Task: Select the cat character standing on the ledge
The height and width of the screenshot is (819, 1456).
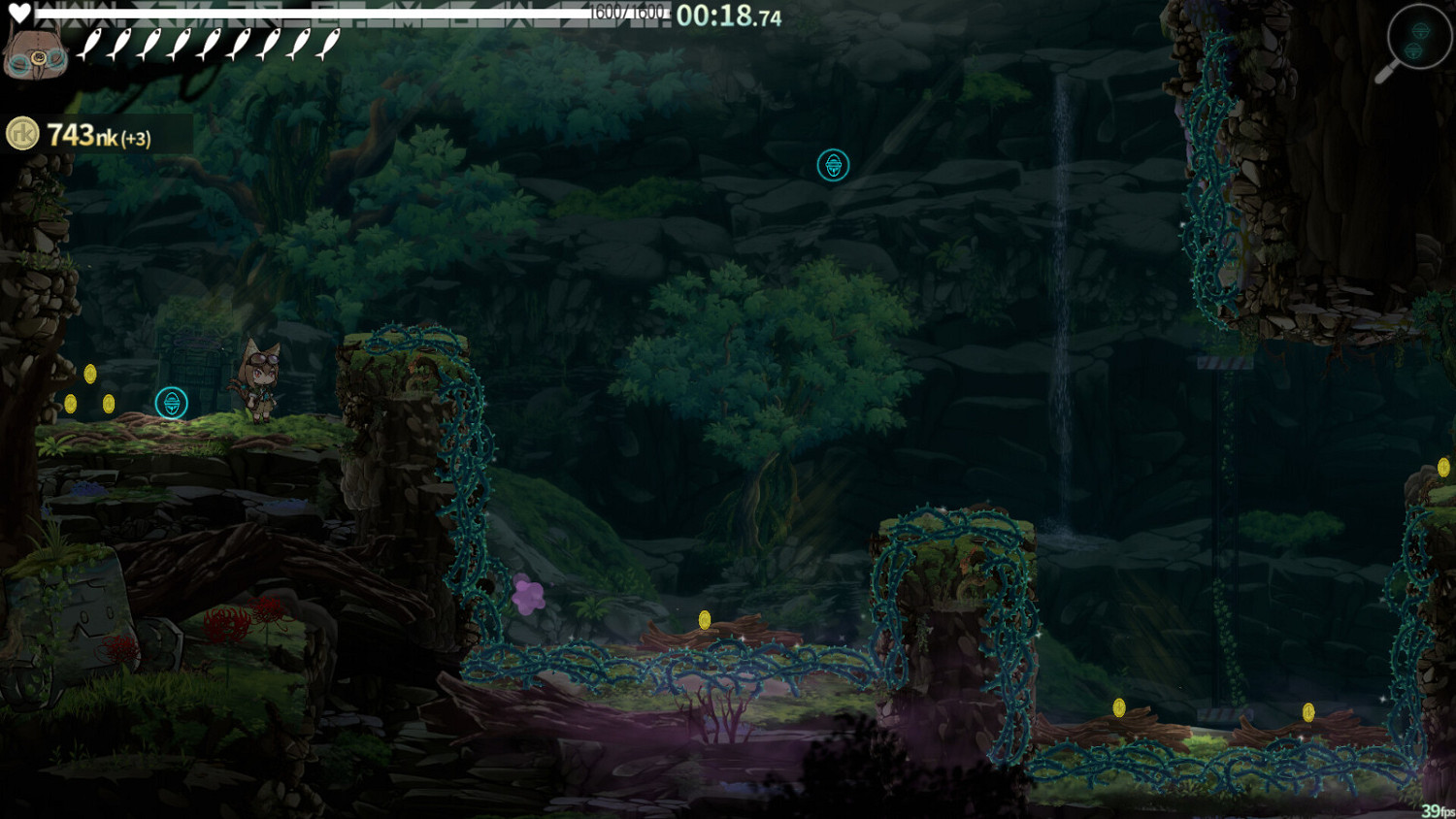Action: (264, 383)
